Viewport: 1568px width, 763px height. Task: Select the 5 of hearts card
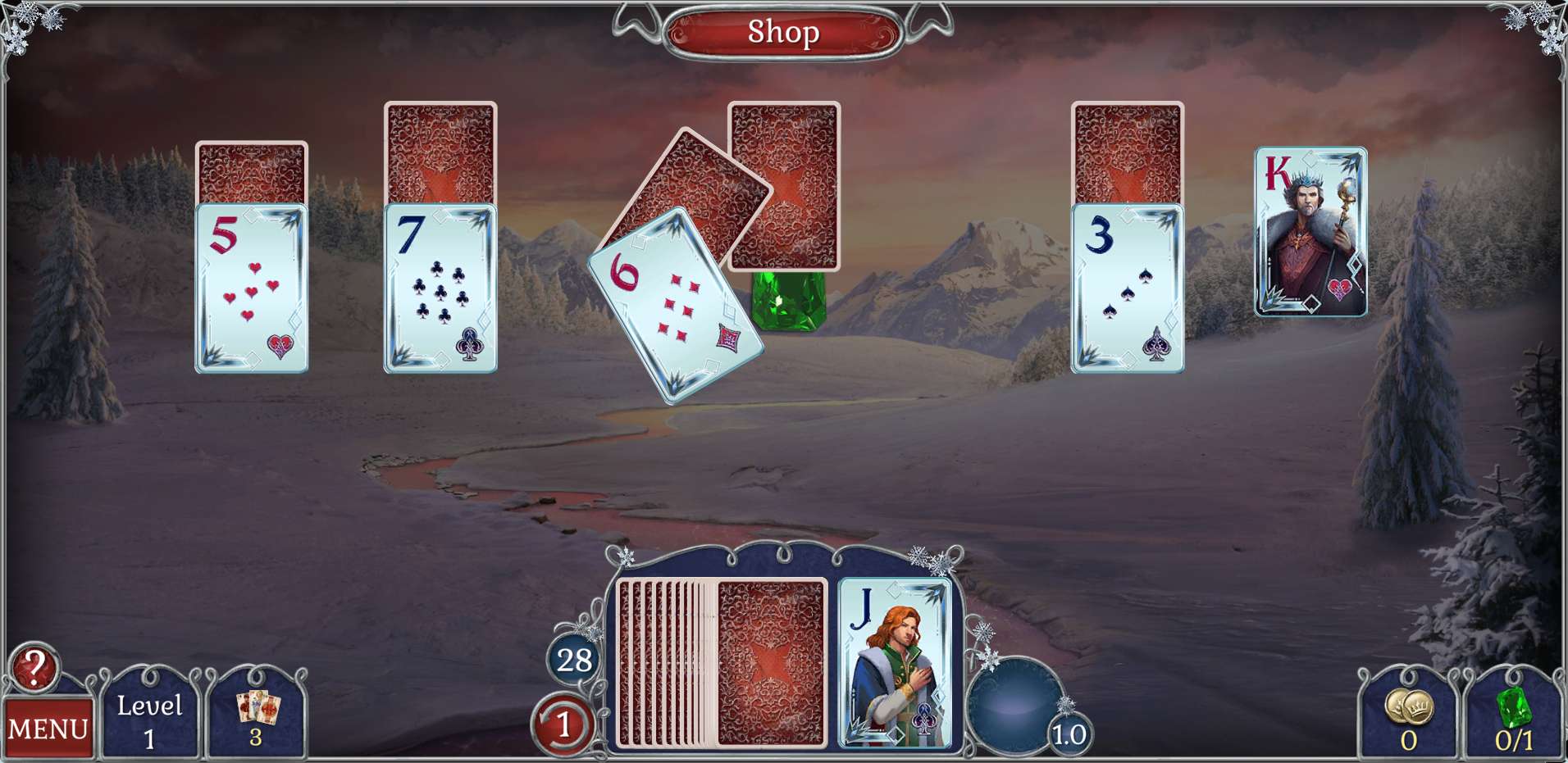coord(251,288)
